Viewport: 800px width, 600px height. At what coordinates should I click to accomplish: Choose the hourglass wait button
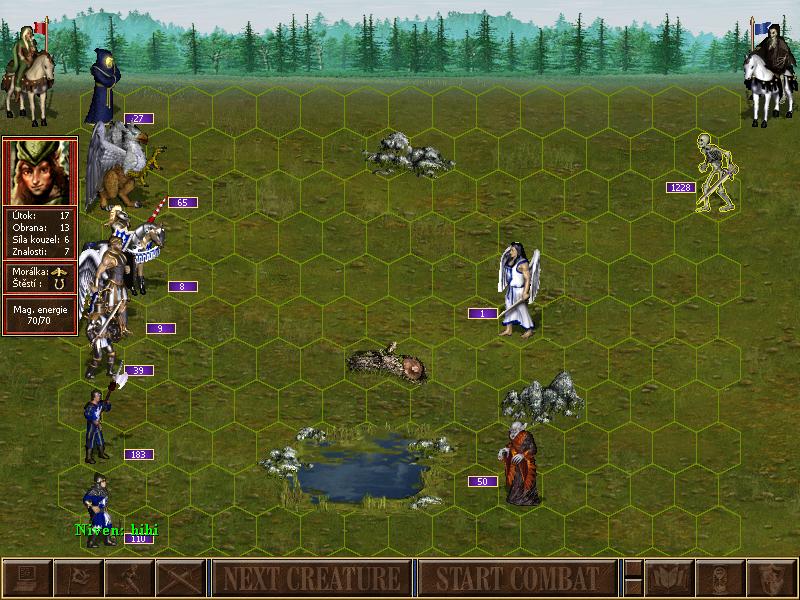pyautogui.click(x=720, y=578)
